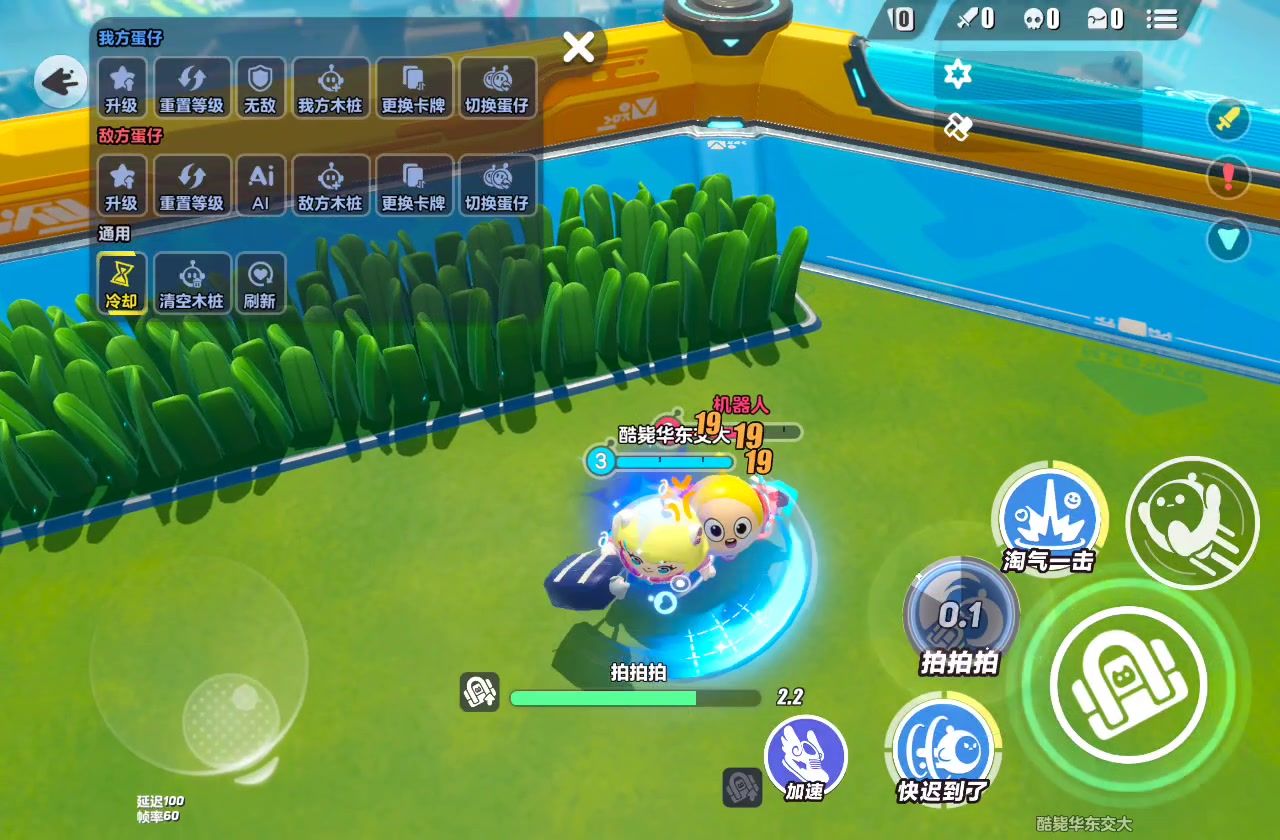
Task: Activate the 冷却 cooldown option
Action: point(122,283)
